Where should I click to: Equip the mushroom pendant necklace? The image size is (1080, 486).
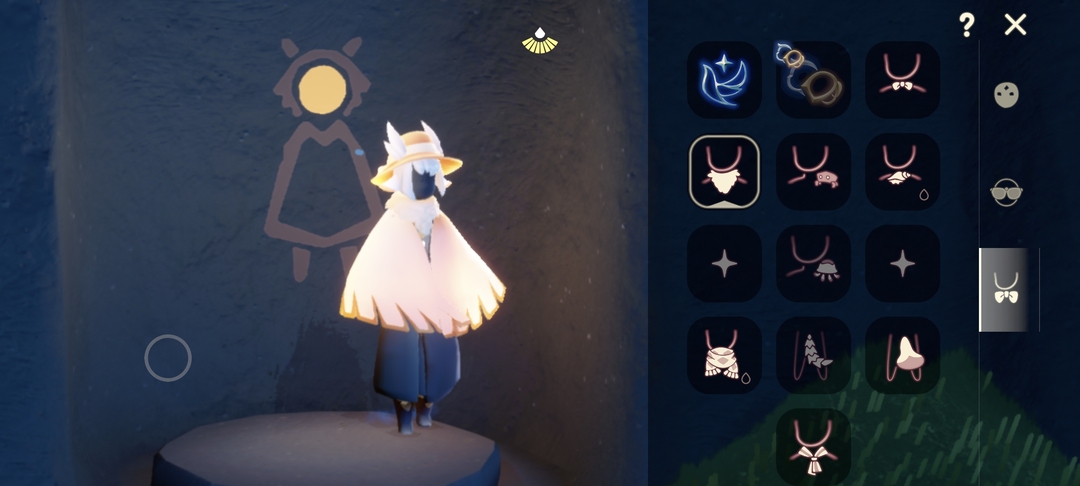point(902,355)
